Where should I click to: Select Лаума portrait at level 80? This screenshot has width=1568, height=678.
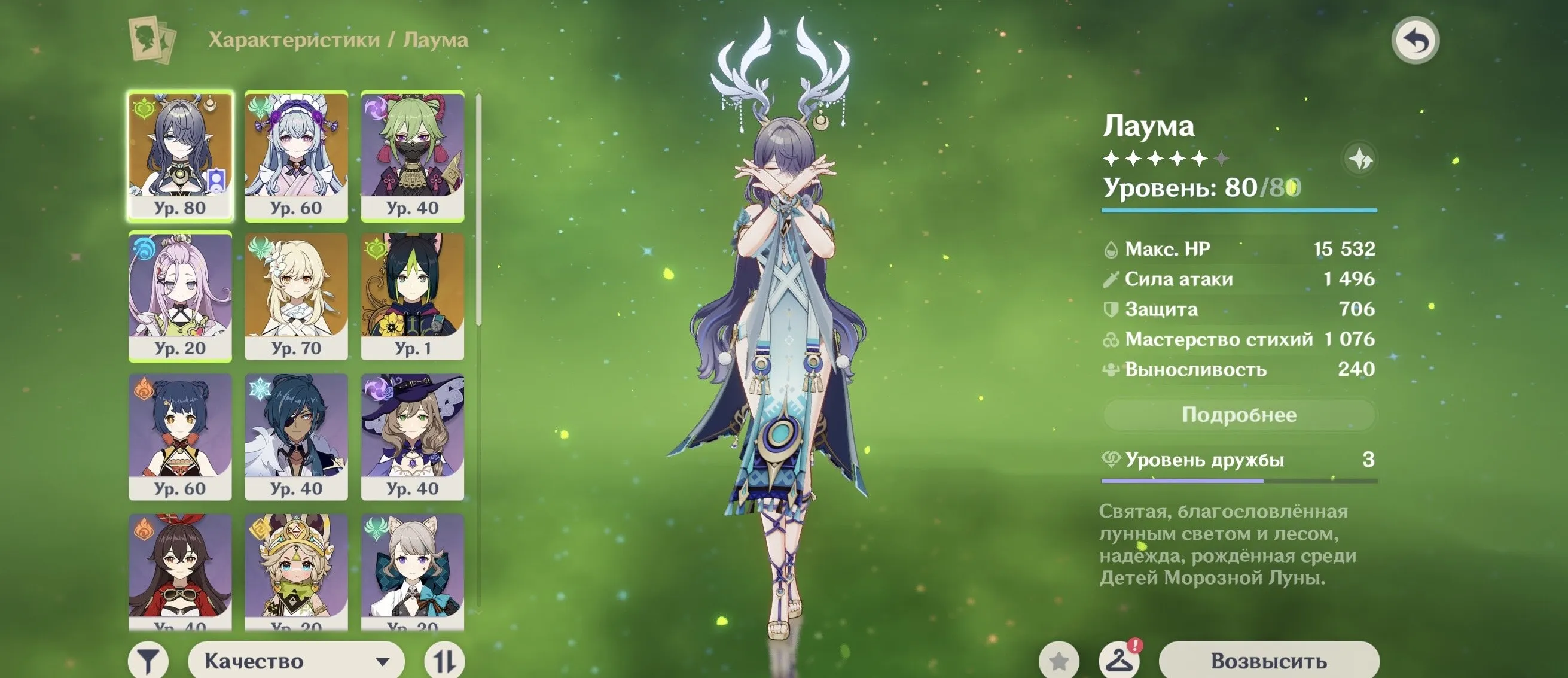click(180, 156)
